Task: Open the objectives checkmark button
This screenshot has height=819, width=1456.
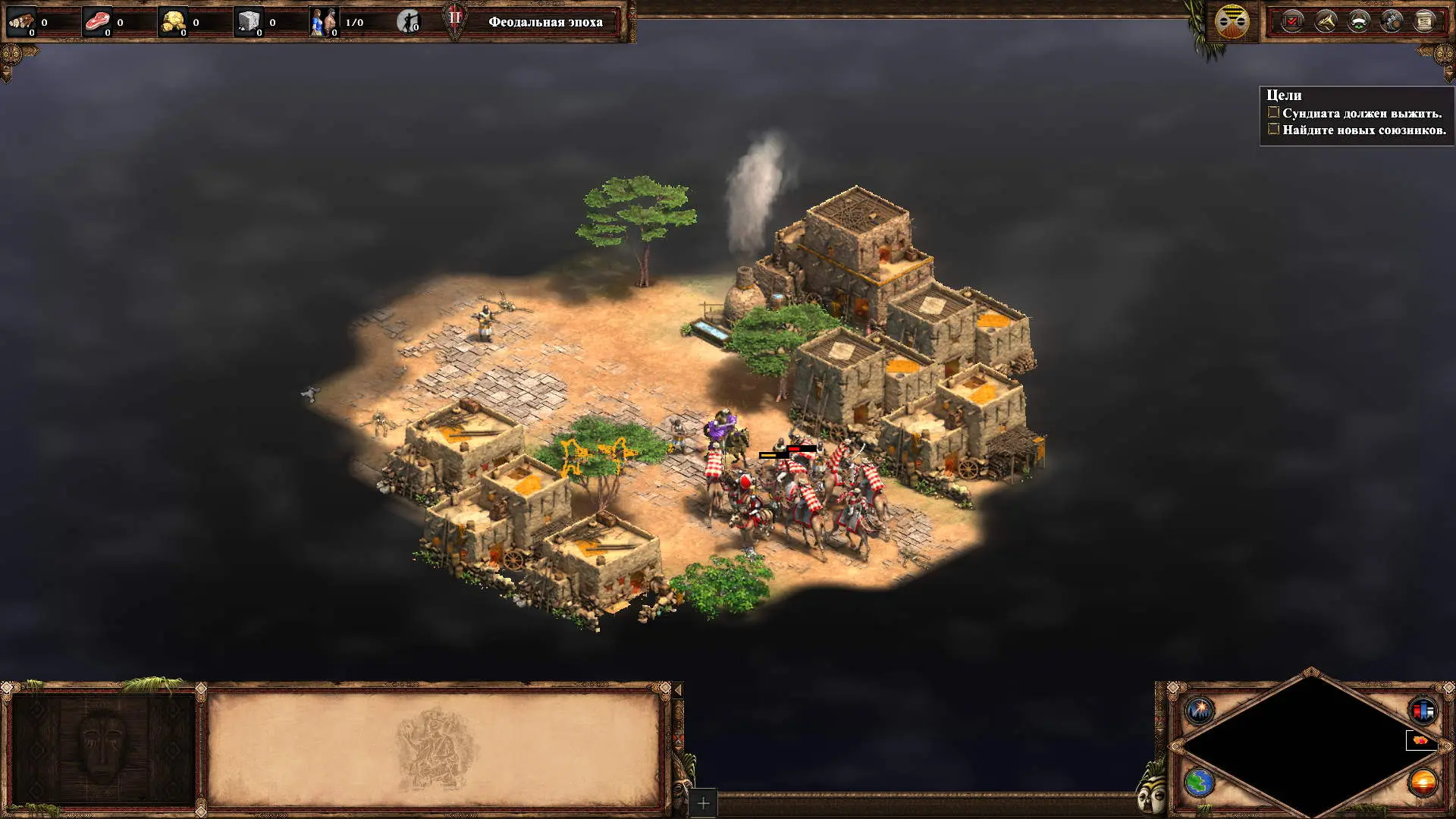Action: coord(1292,21)
